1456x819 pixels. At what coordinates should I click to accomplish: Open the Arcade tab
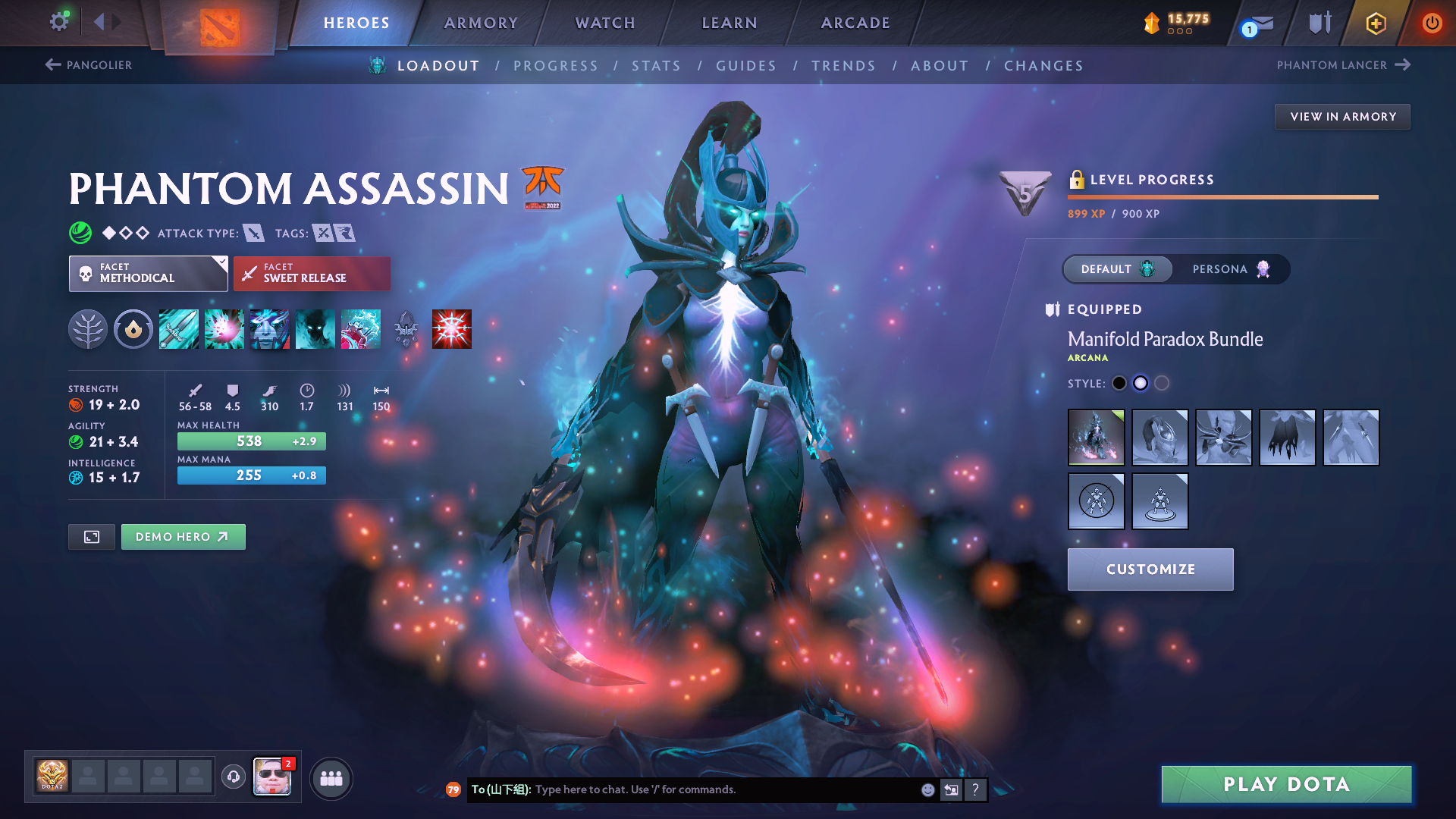pos(855,23)
